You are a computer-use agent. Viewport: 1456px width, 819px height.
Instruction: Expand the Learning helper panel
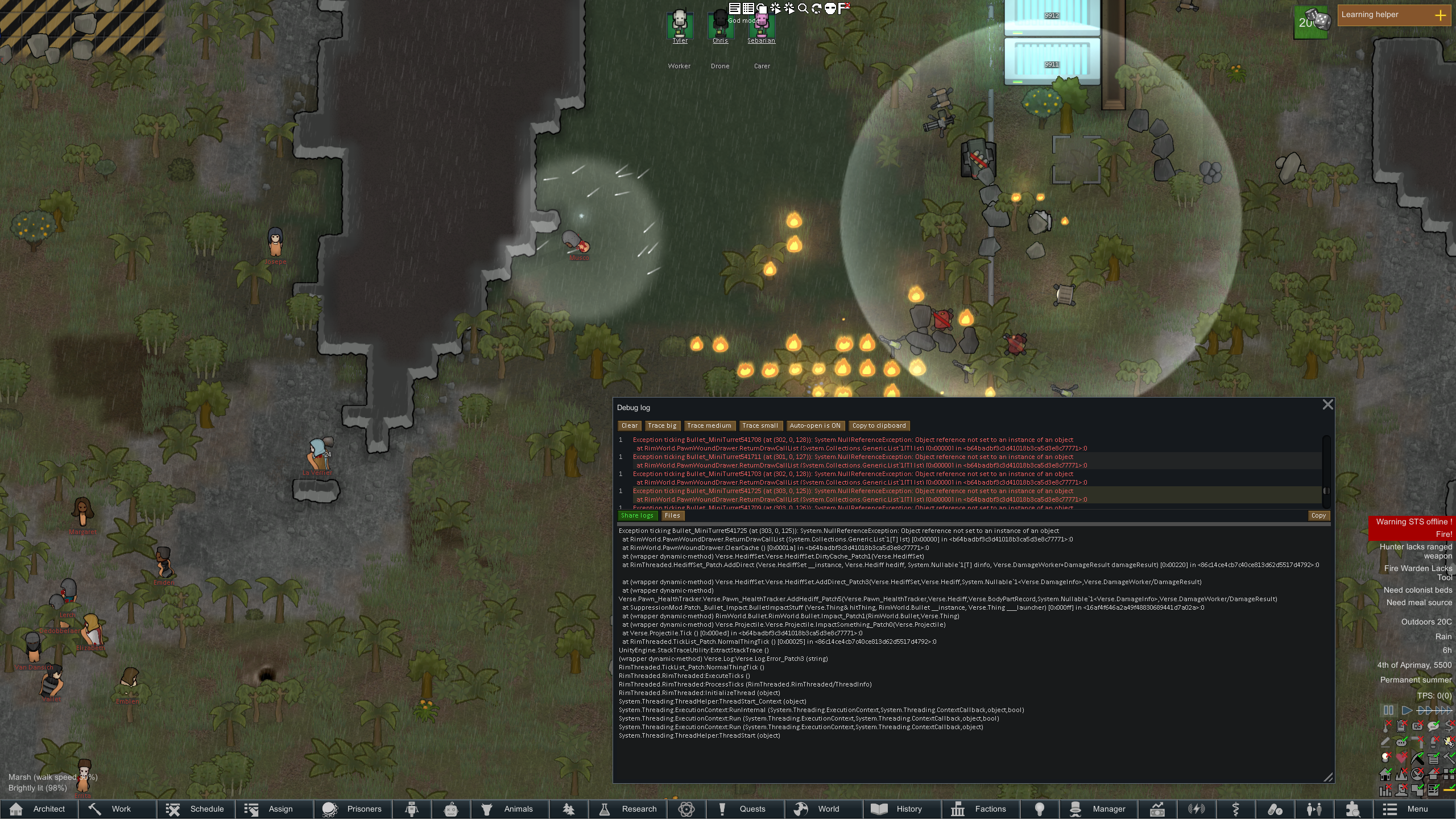coord(1440,15)
